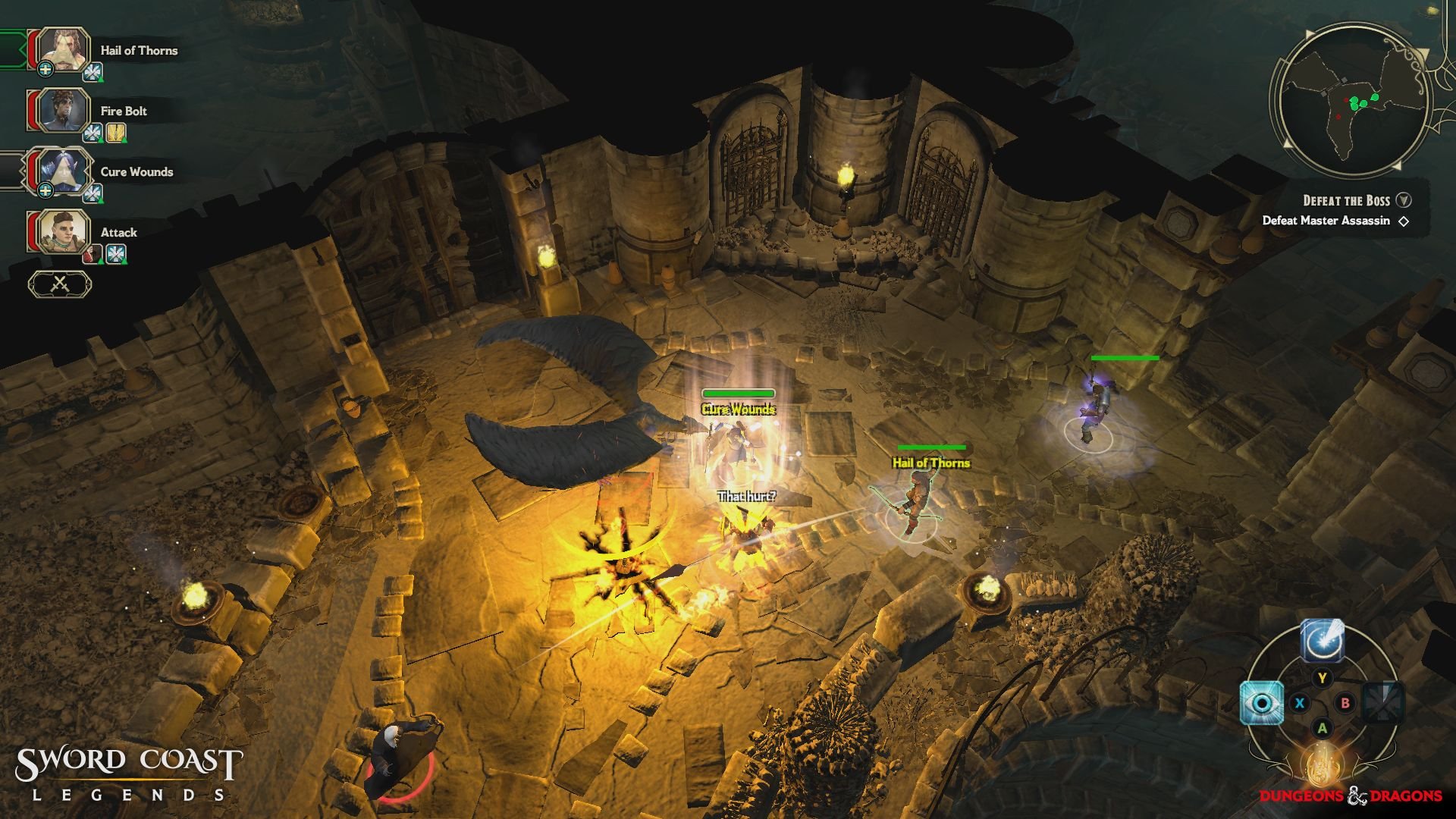
Task: Click the Attack ability icon
Action: pyautogui.click(x=64, y=233)
